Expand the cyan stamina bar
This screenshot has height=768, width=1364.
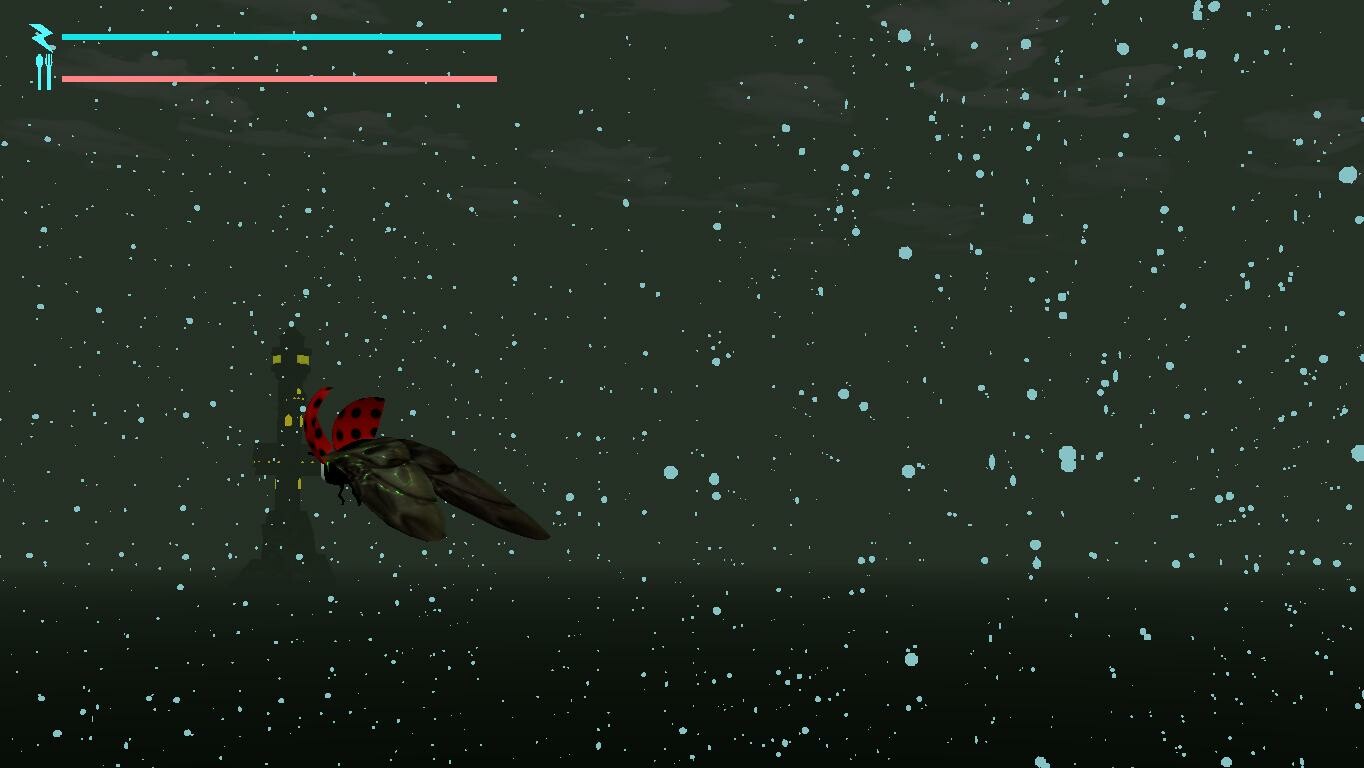coord(280,36)
